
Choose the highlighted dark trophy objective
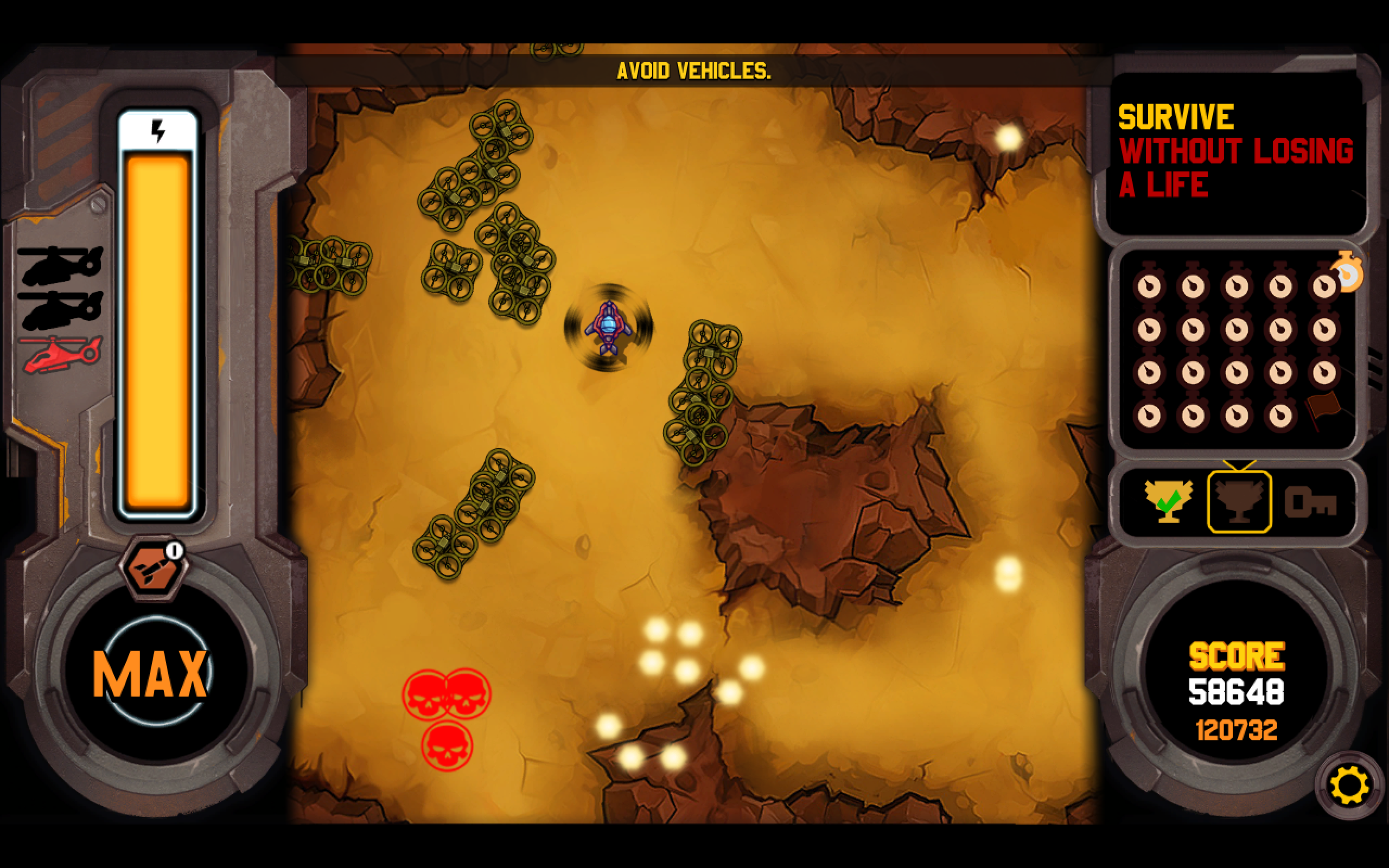1239,501
